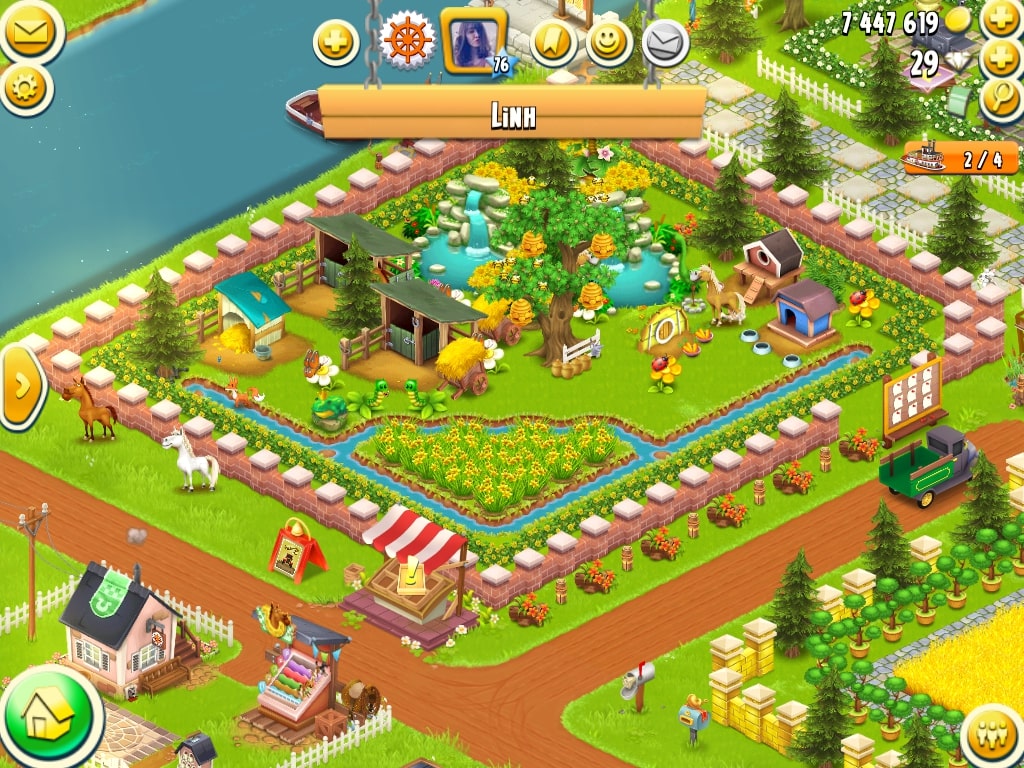Check the riverboat 2/4 tracker
This screenshot has width=1024, height=768.
[960, 158]
